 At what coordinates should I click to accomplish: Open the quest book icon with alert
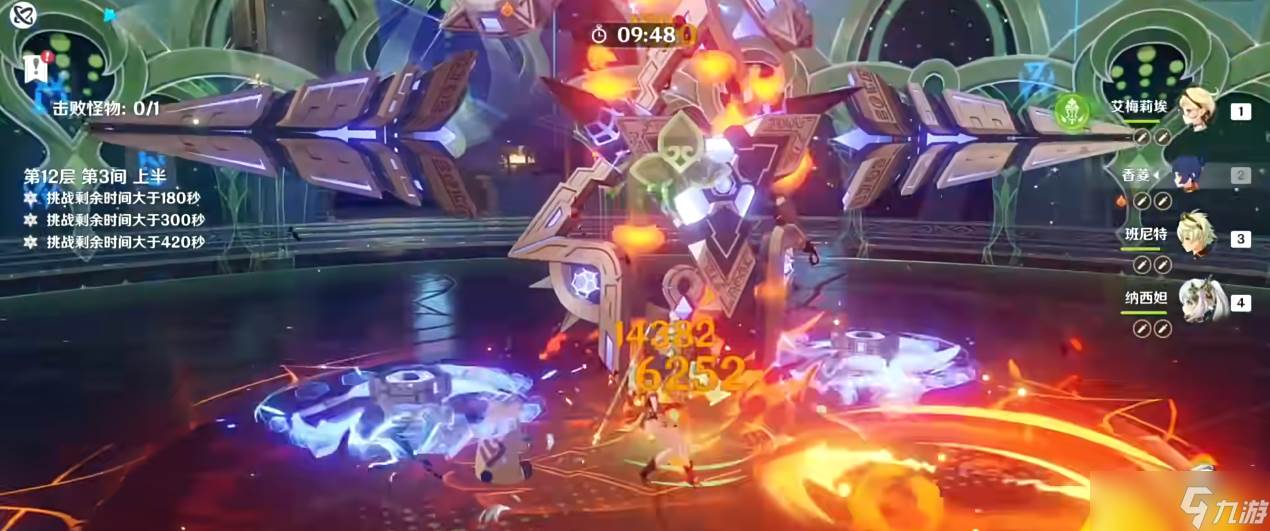point(32,68)
